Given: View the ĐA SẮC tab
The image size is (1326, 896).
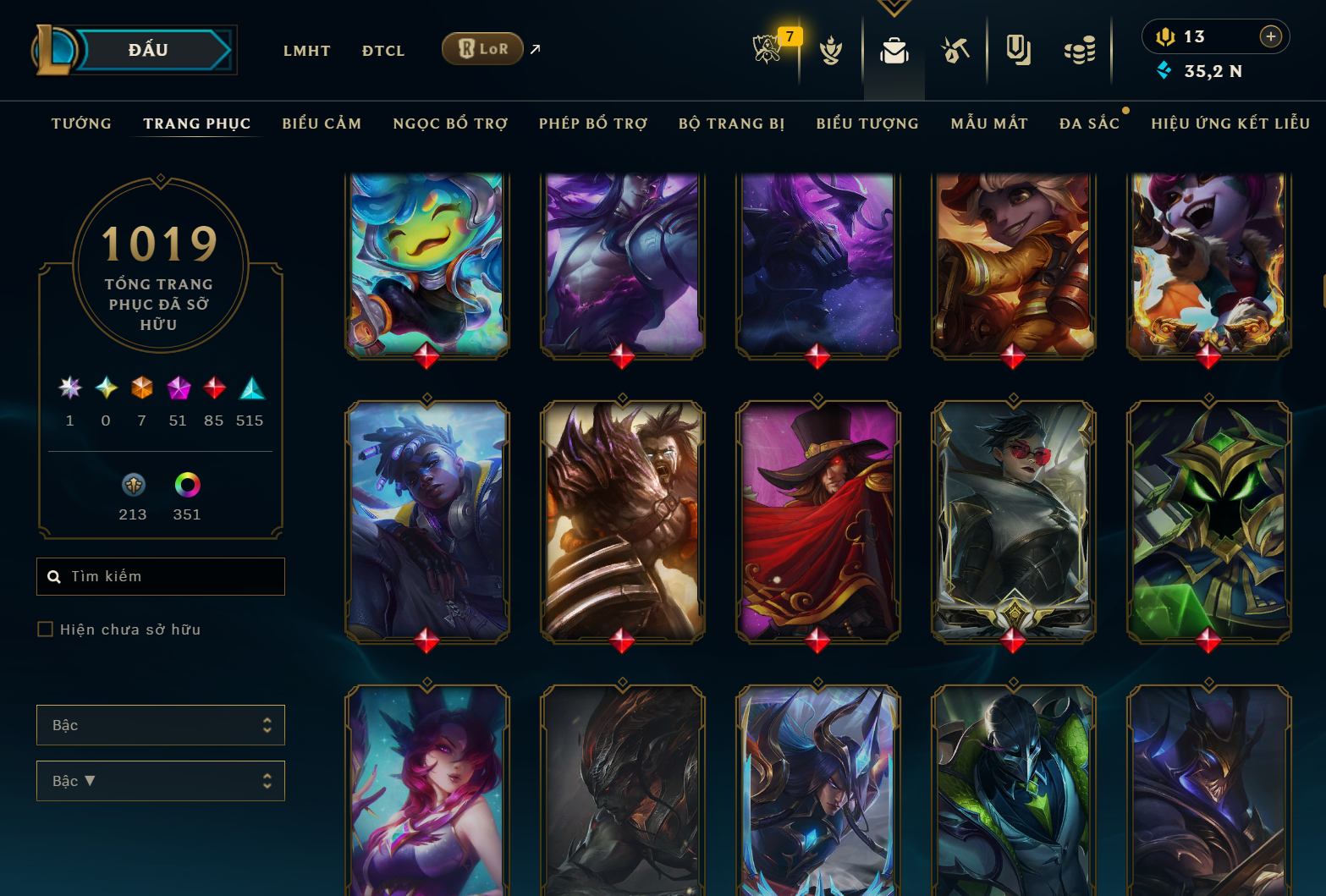Looking at the screenshot, I should [x=1089, y=124].
